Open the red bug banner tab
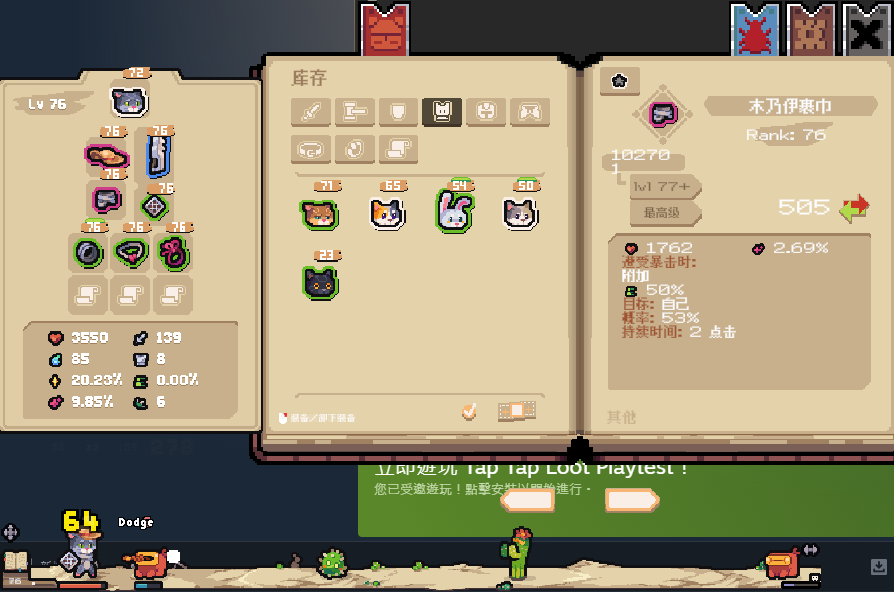Screen dimensions: 894x592 [754, 32]
